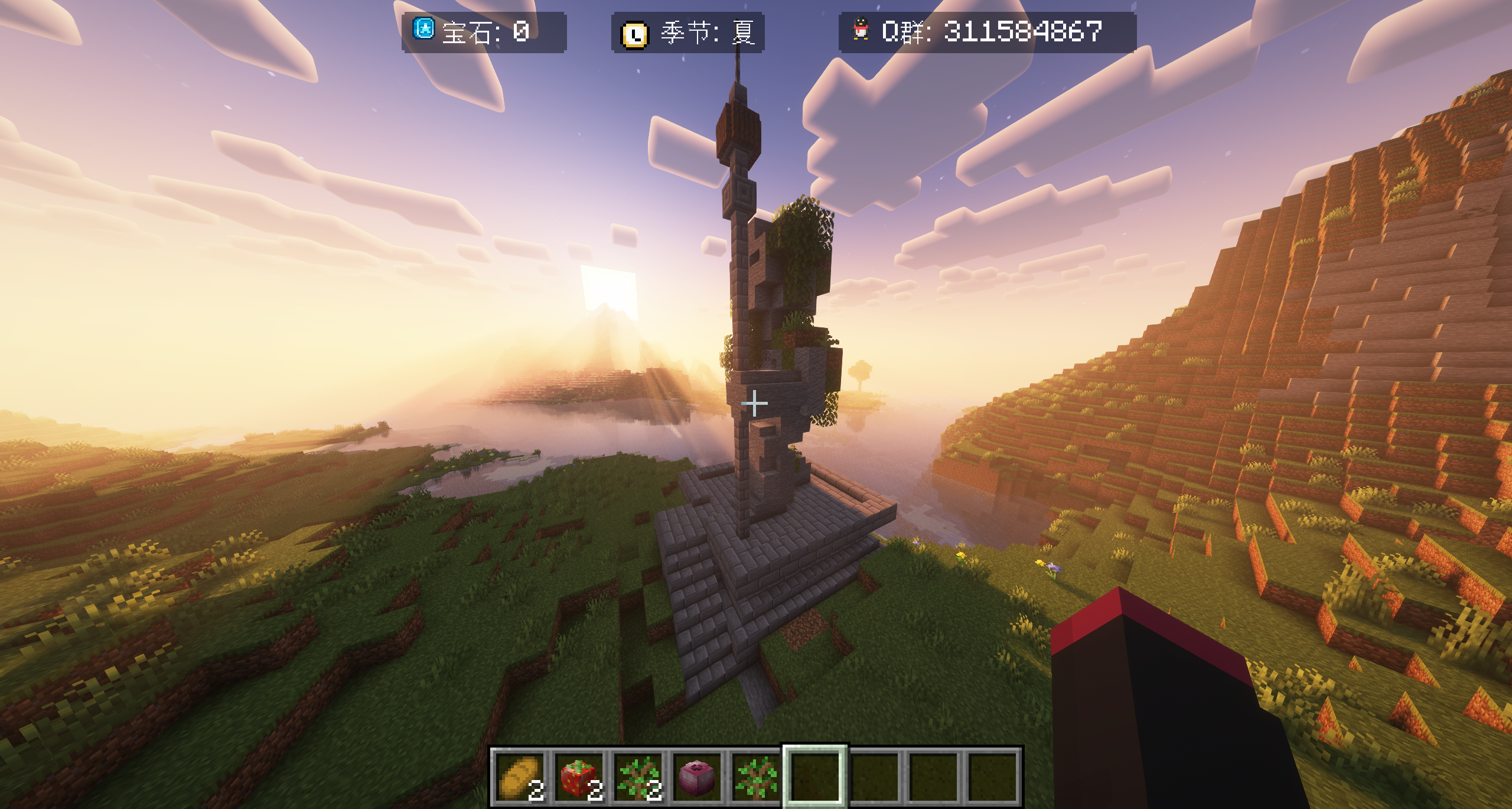Choose the red strawberry block slot
The height and width of the screenshot is (809, 1512).
(x=579, y=778)
